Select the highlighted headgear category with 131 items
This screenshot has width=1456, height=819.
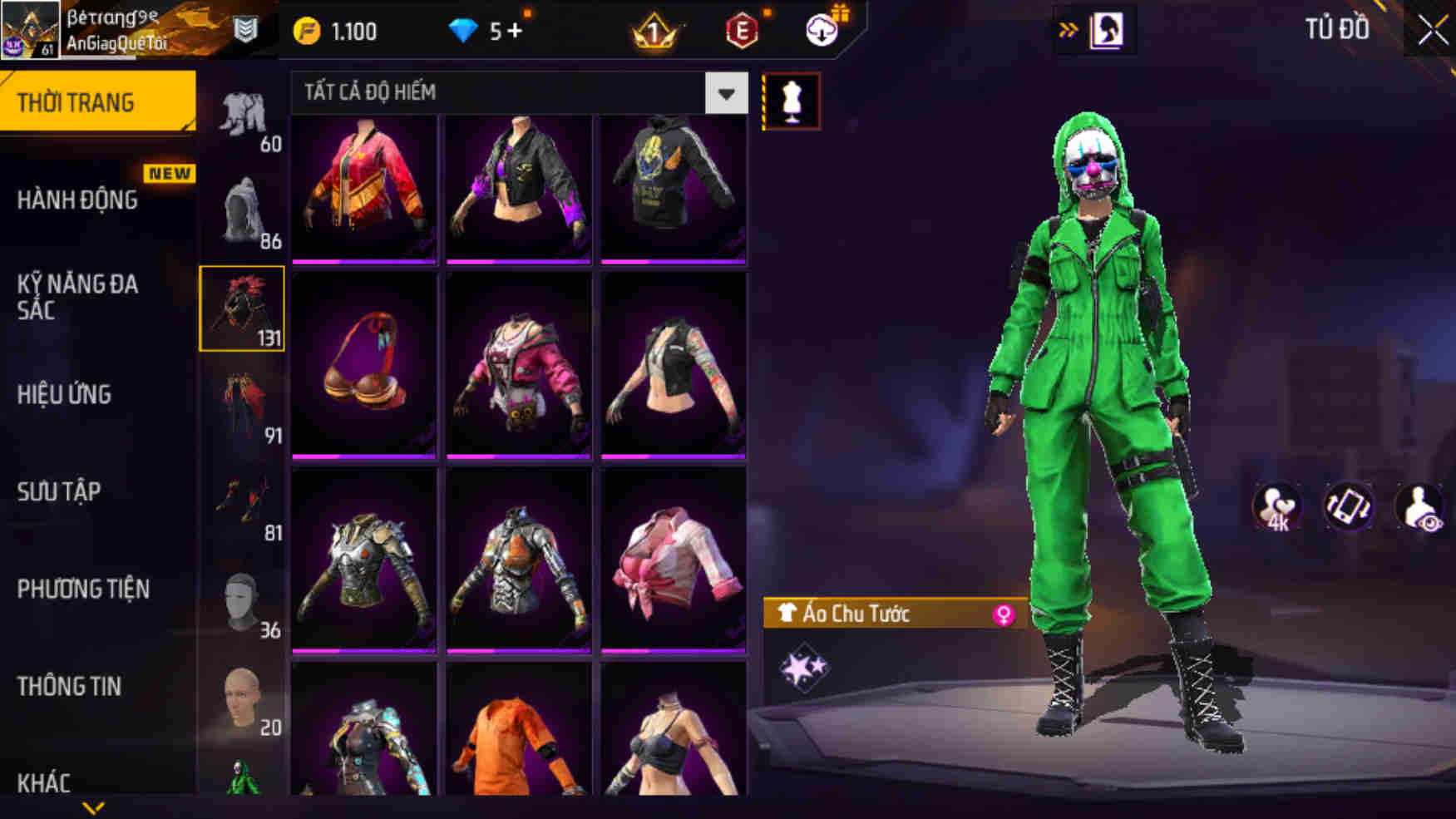point(242,308)
